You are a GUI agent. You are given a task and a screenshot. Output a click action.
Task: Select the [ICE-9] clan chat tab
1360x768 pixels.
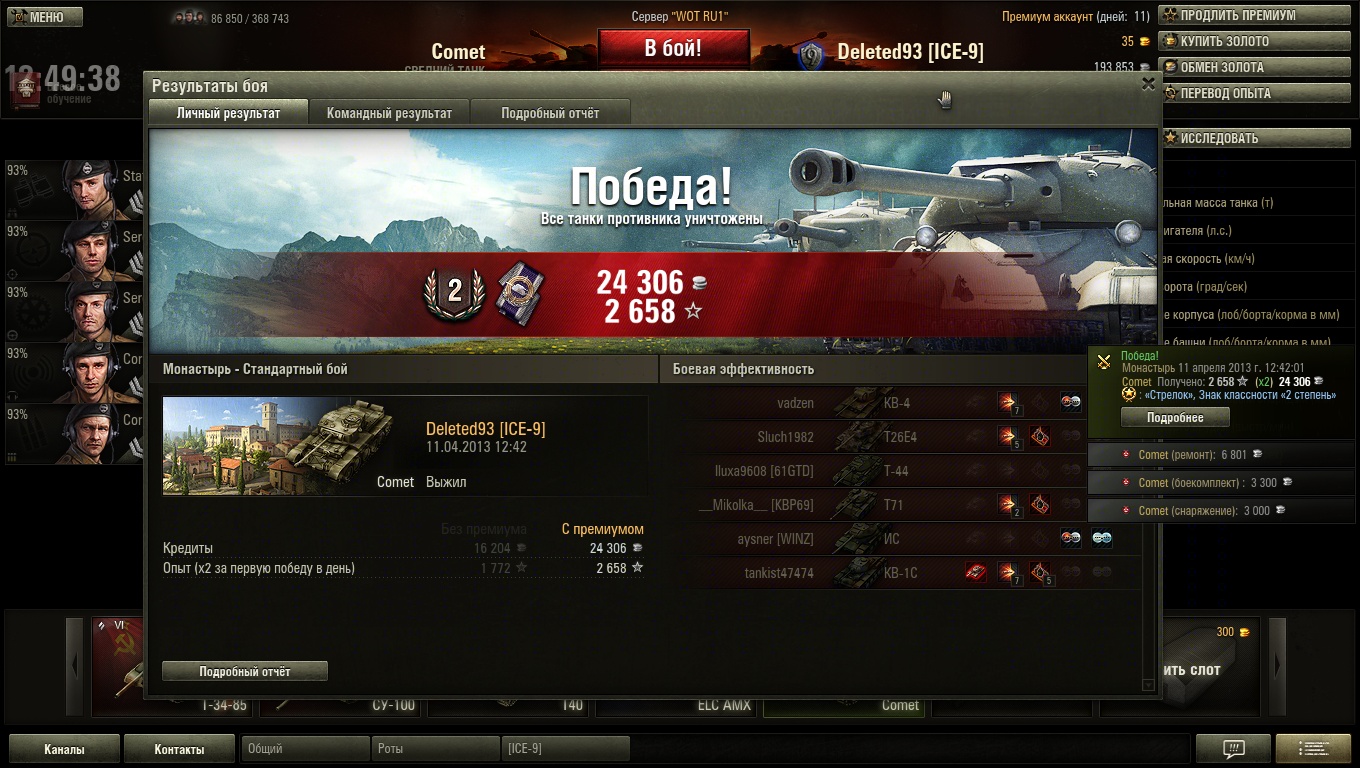565,749
